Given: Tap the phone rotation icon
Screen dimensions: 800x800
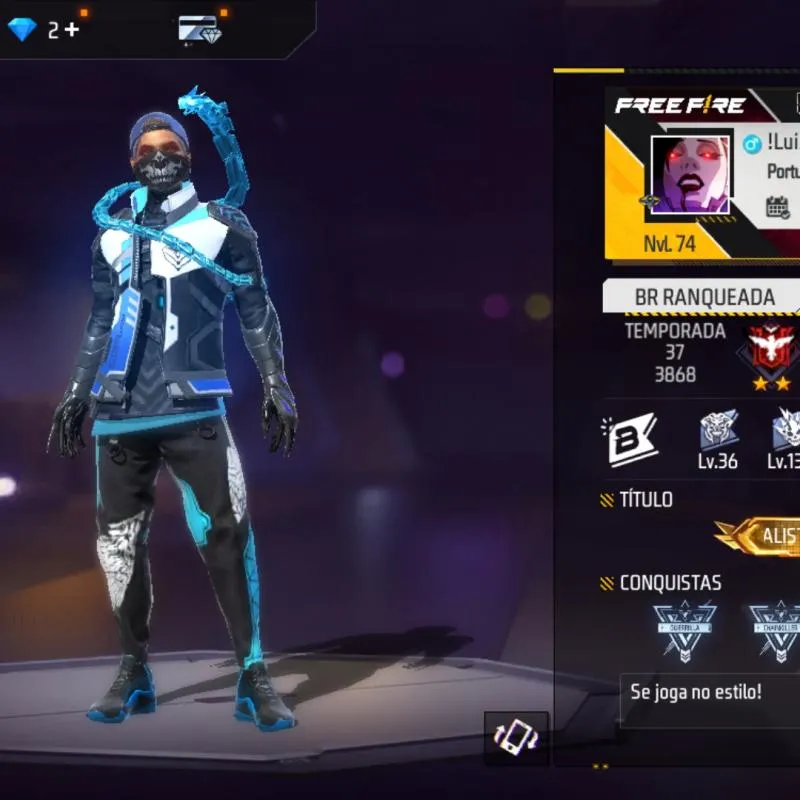Looking at the screenshot, I should (x=516, y=739).
